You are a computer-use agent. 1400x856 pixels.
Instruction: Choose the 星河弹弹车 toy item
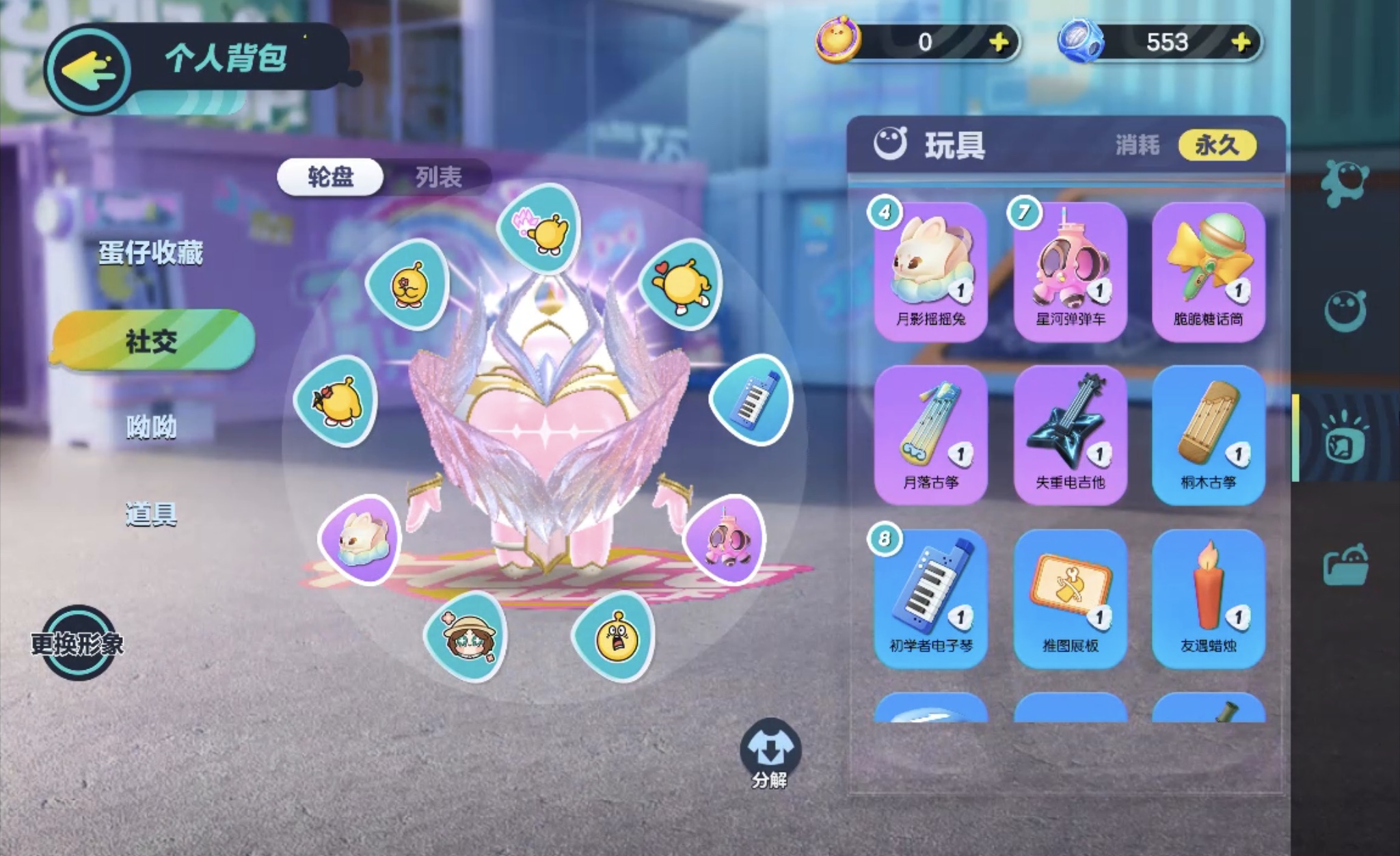1070,271
